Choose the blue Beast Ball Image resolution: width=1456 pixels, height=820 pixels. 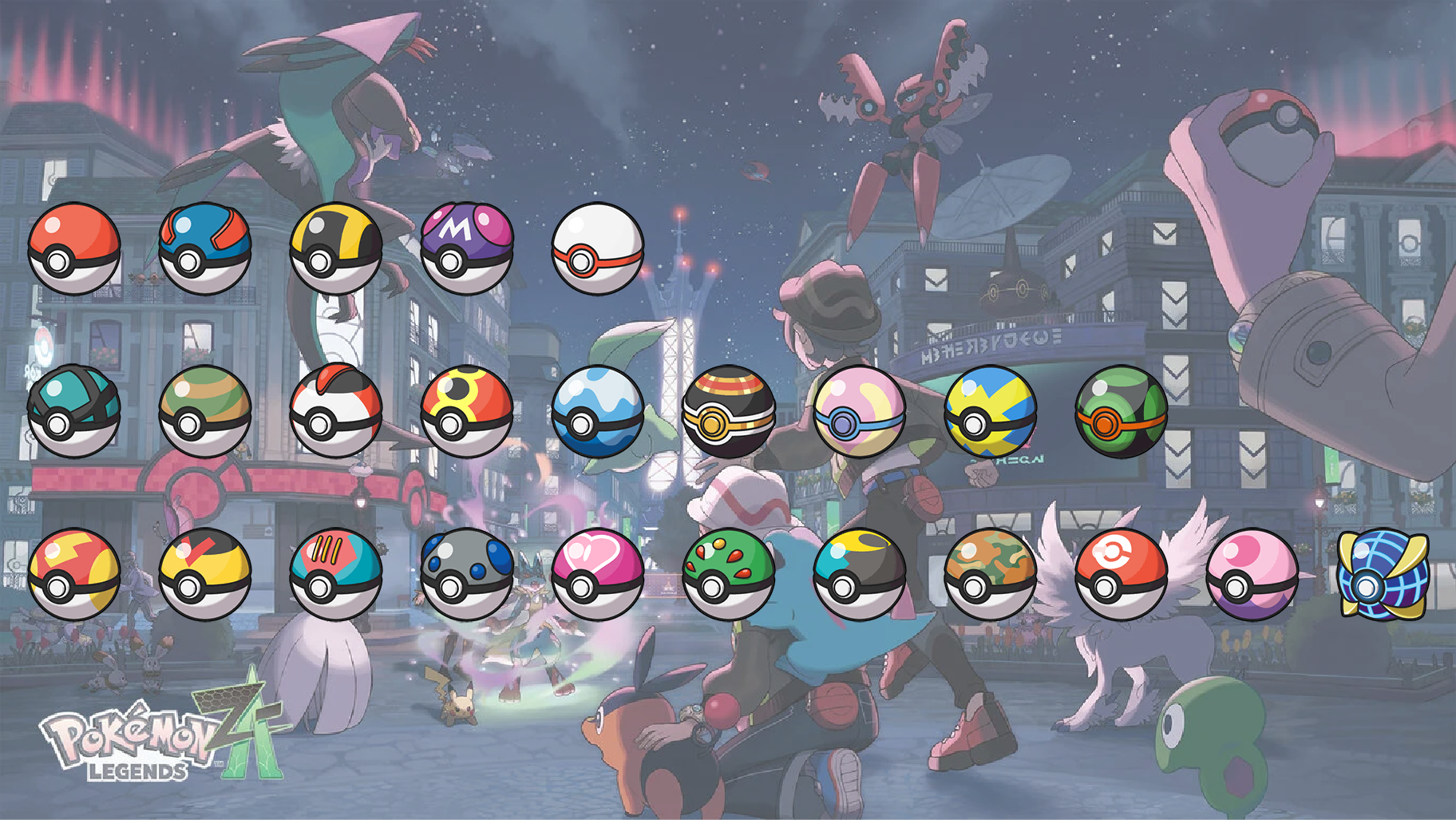click(x=1383, y=574)
